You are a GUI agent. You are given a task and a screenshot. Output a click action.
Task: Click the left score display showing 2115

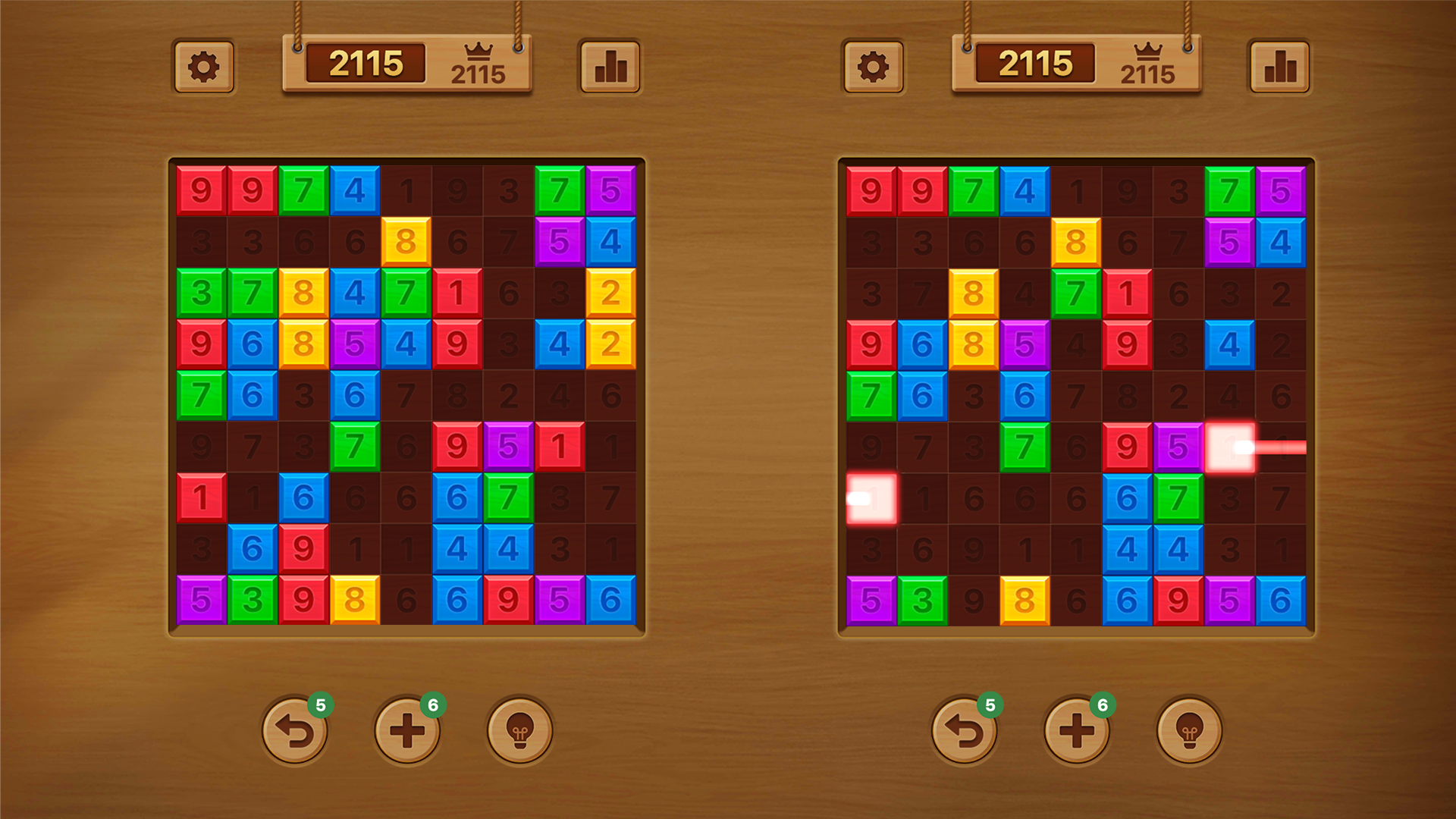click(366, 63)
